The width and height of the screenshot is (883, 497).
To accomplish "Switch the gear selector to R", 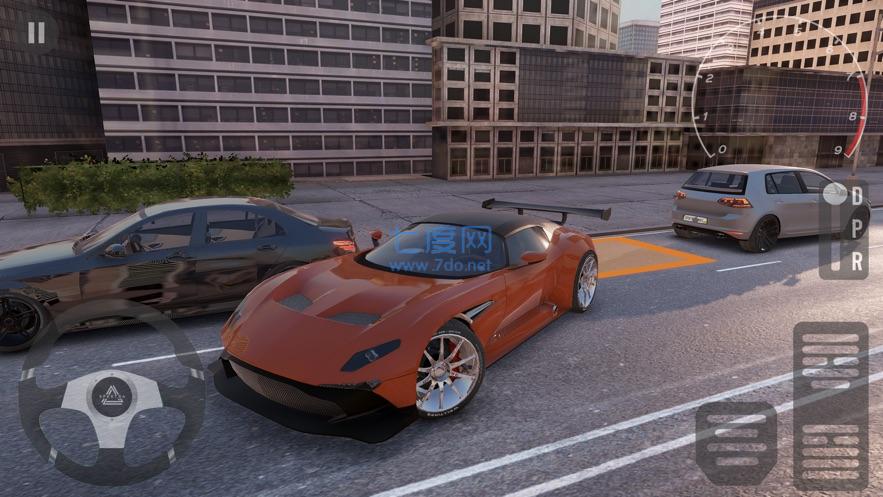I will tap(857, 261).
